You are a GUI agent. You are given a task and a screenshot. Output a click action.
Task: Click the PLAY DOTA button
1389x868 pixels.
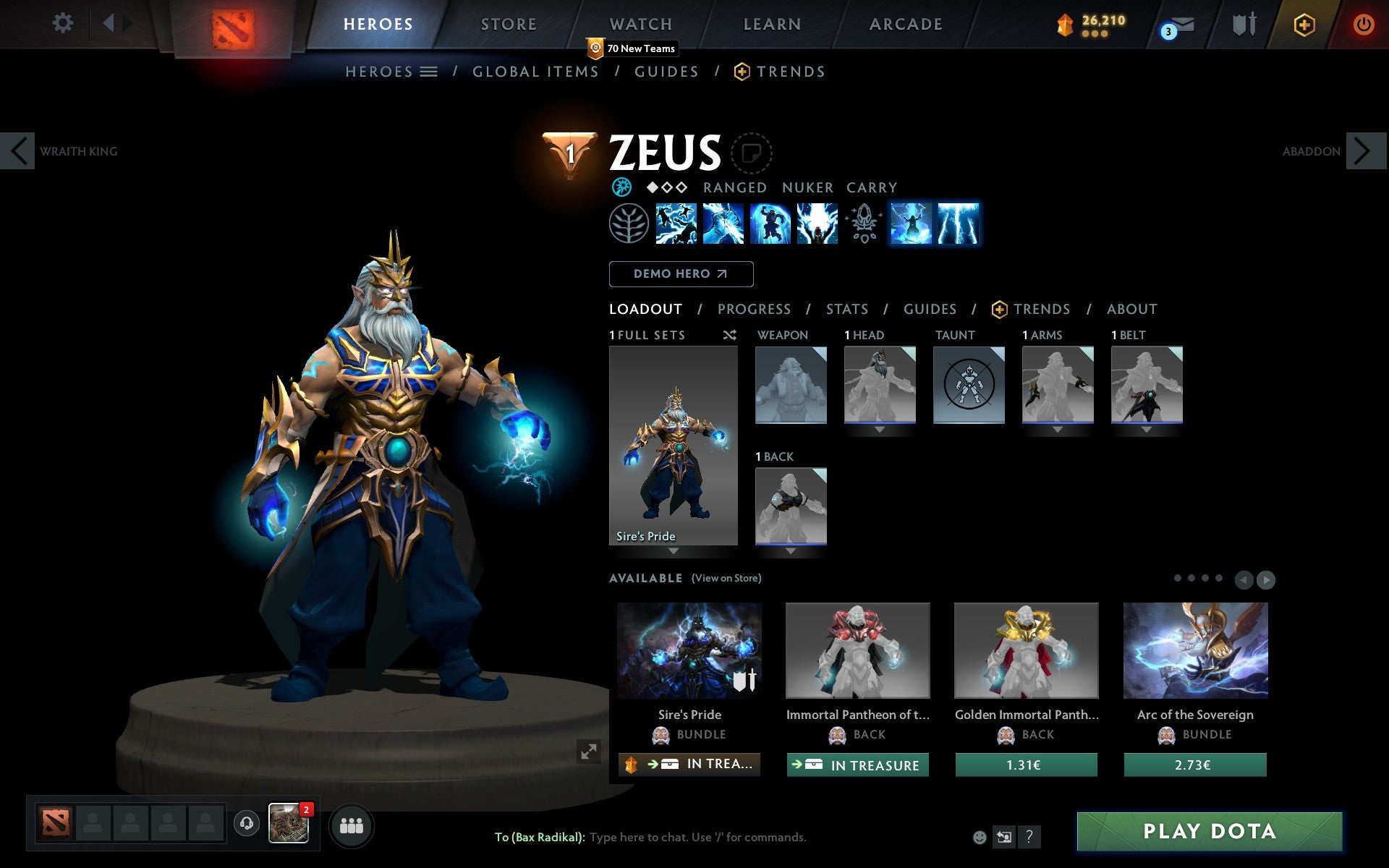[1211, 831]
